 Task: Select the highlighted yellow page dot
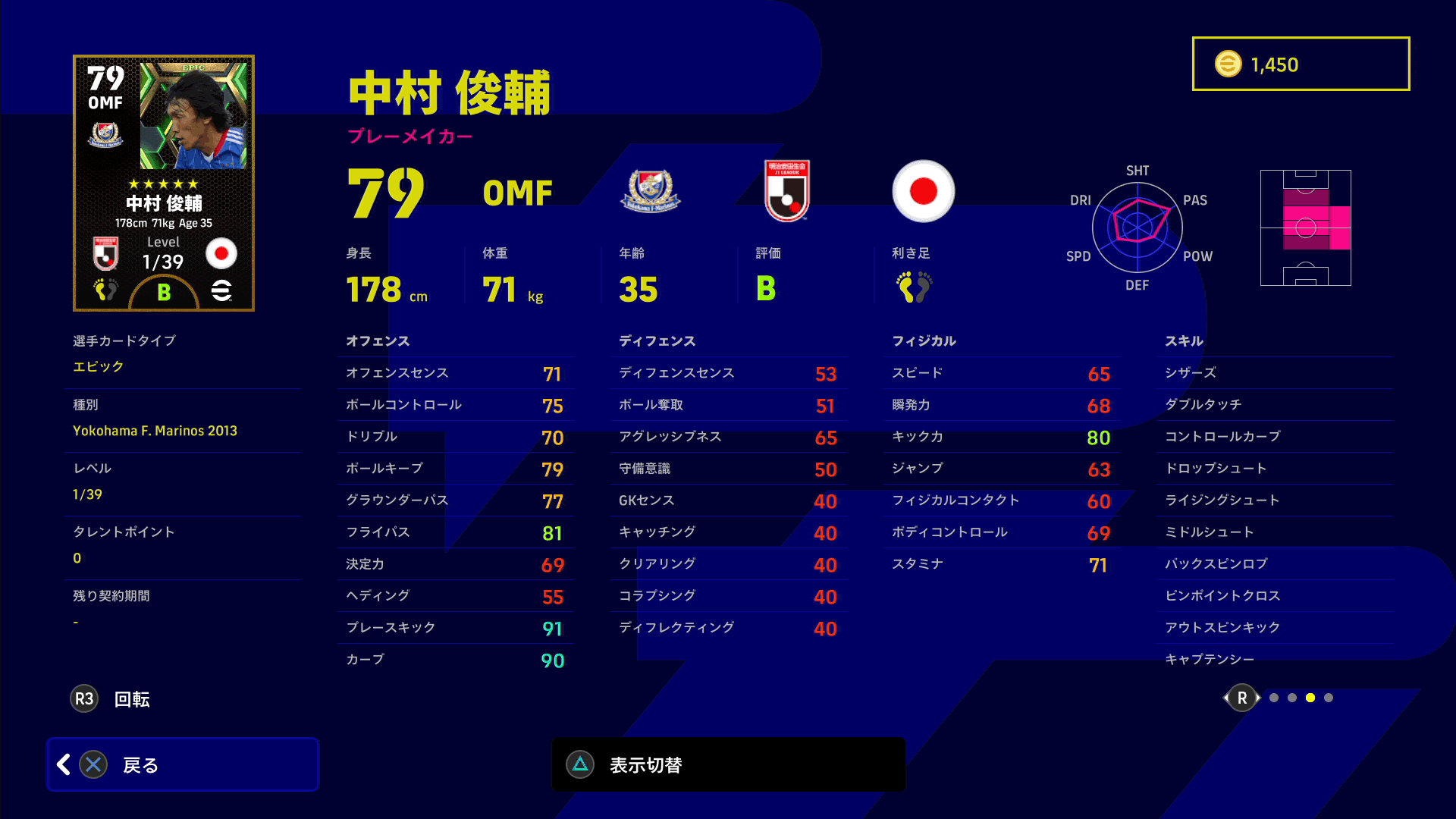[x=1310, y=698]
